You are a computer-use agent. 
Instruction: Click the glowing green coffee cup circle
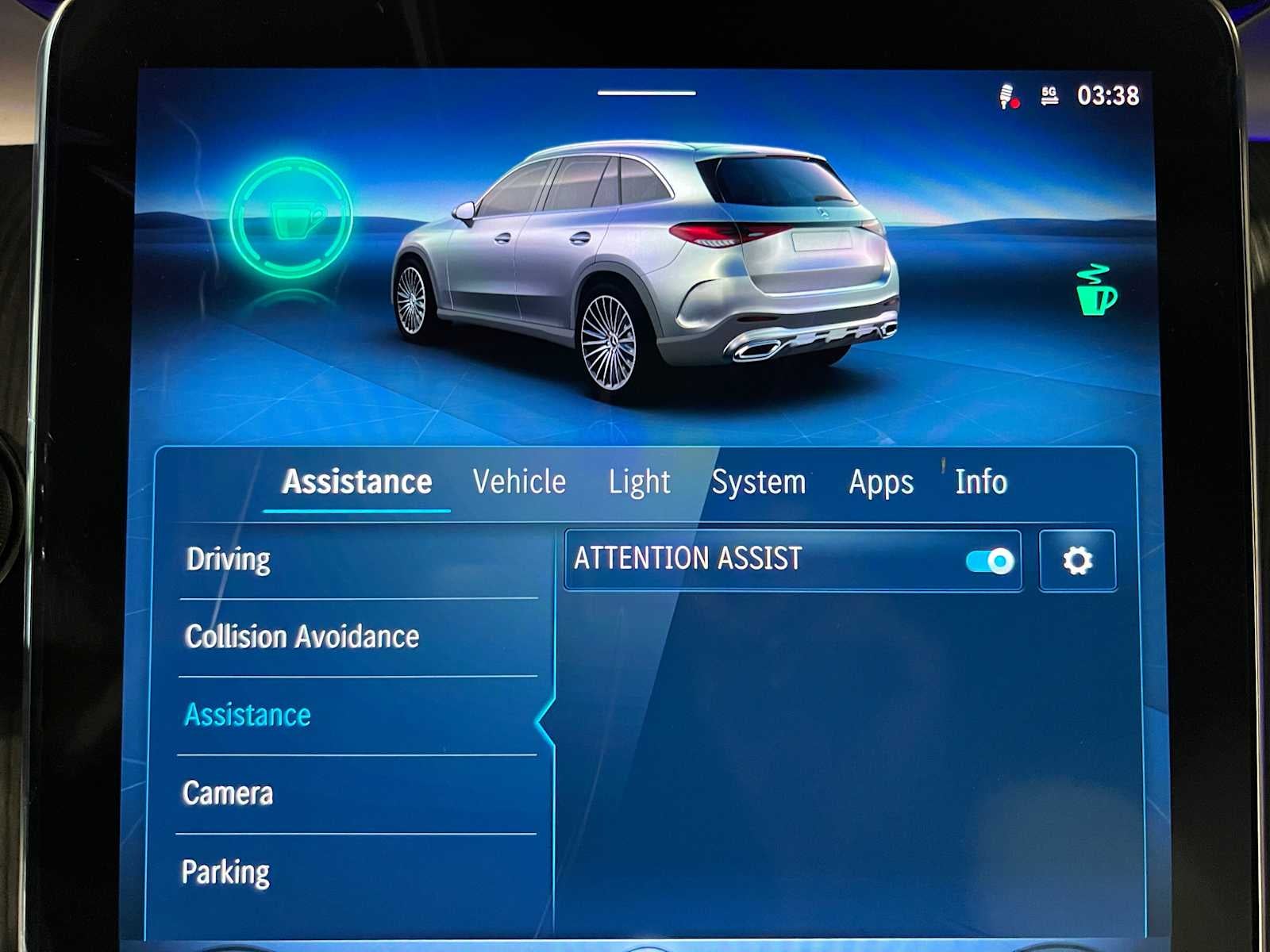291,218
